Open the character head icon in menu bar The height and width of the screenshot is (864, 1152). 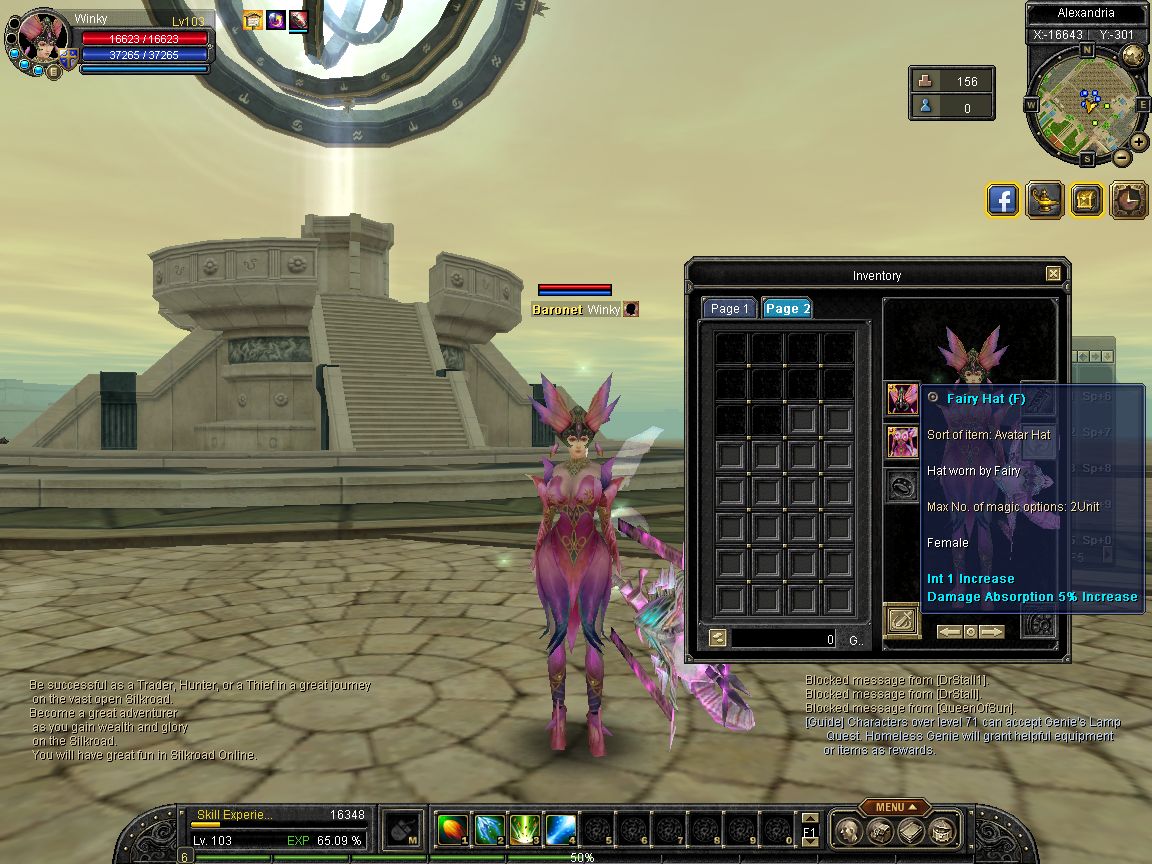(x=848, y=830)
